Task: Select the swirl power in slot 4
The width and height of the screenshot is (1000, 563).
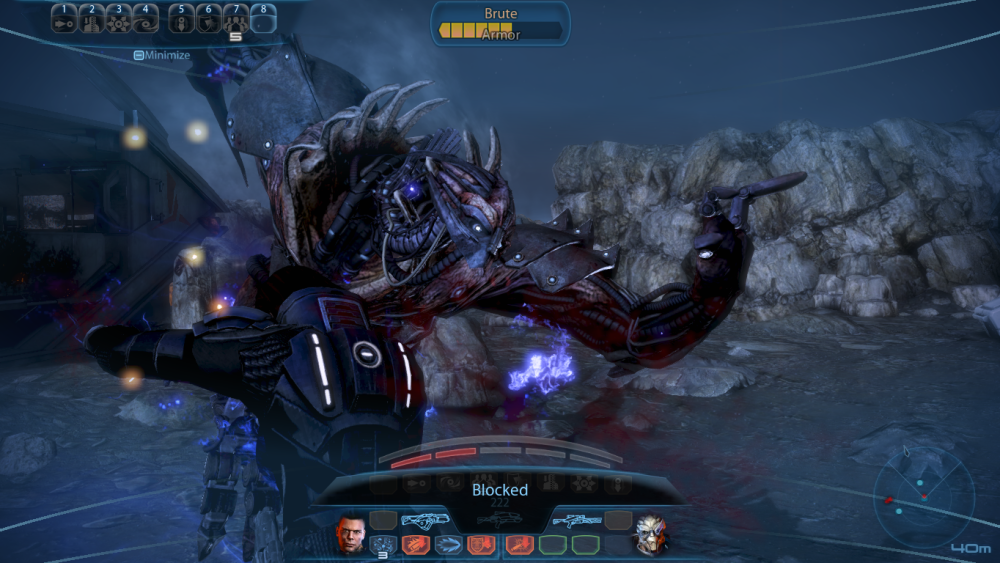Action: (x=146, y=19)
